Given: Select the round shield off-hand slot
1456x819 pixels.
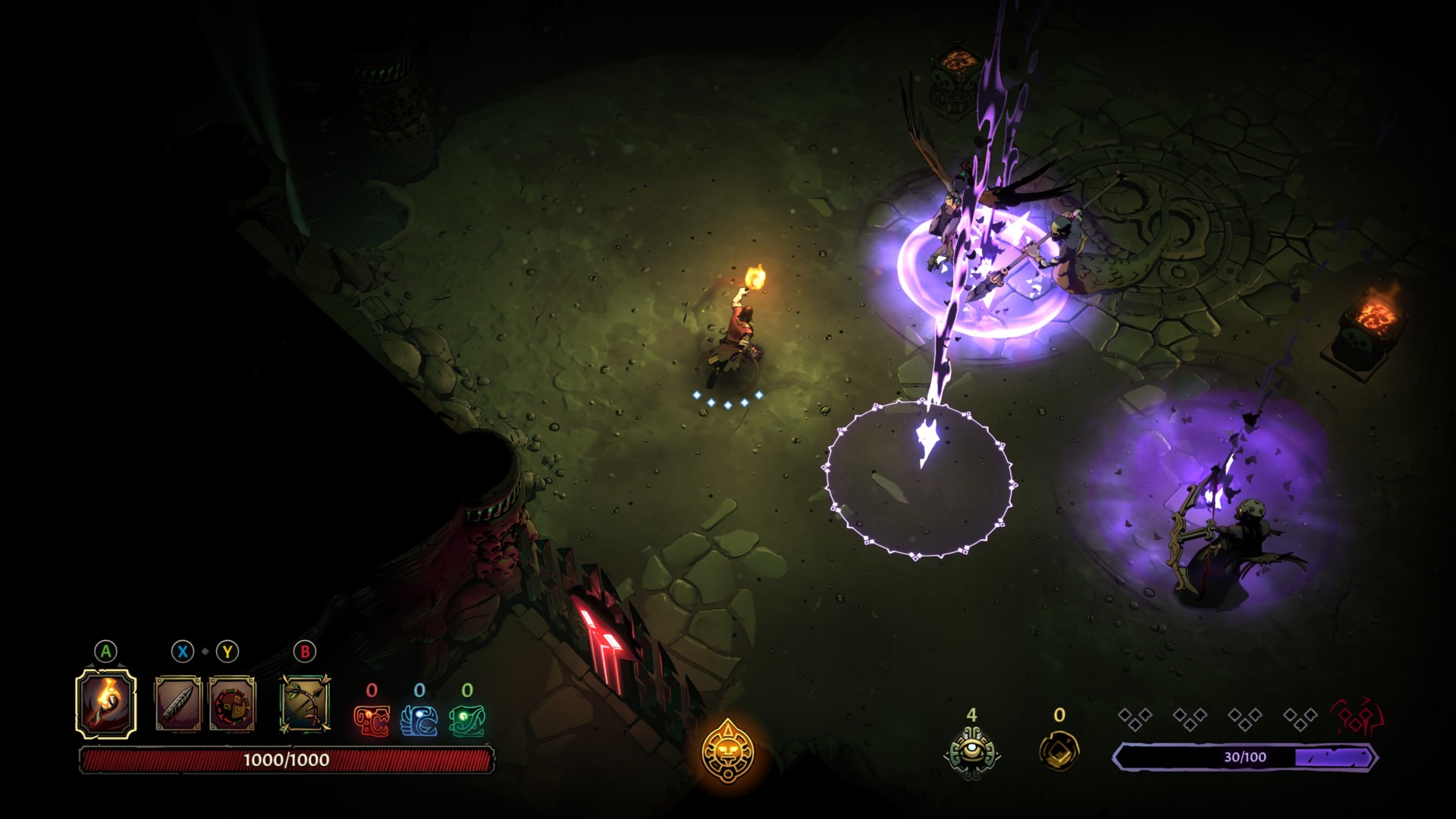Looking at the screenshot, I should pos(232,704).
